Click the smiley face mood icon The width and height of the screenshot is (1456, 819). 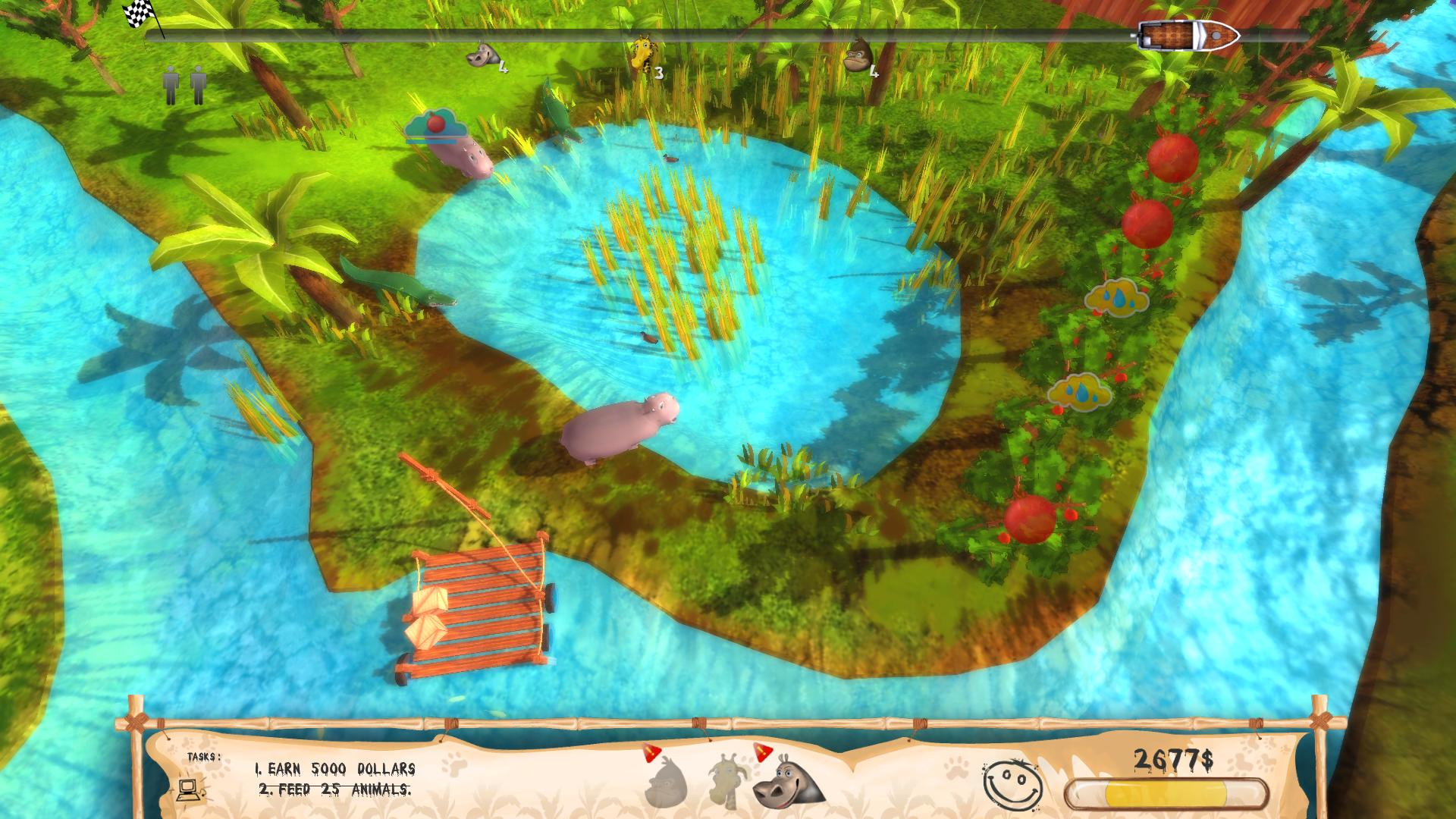(1011, 783)
